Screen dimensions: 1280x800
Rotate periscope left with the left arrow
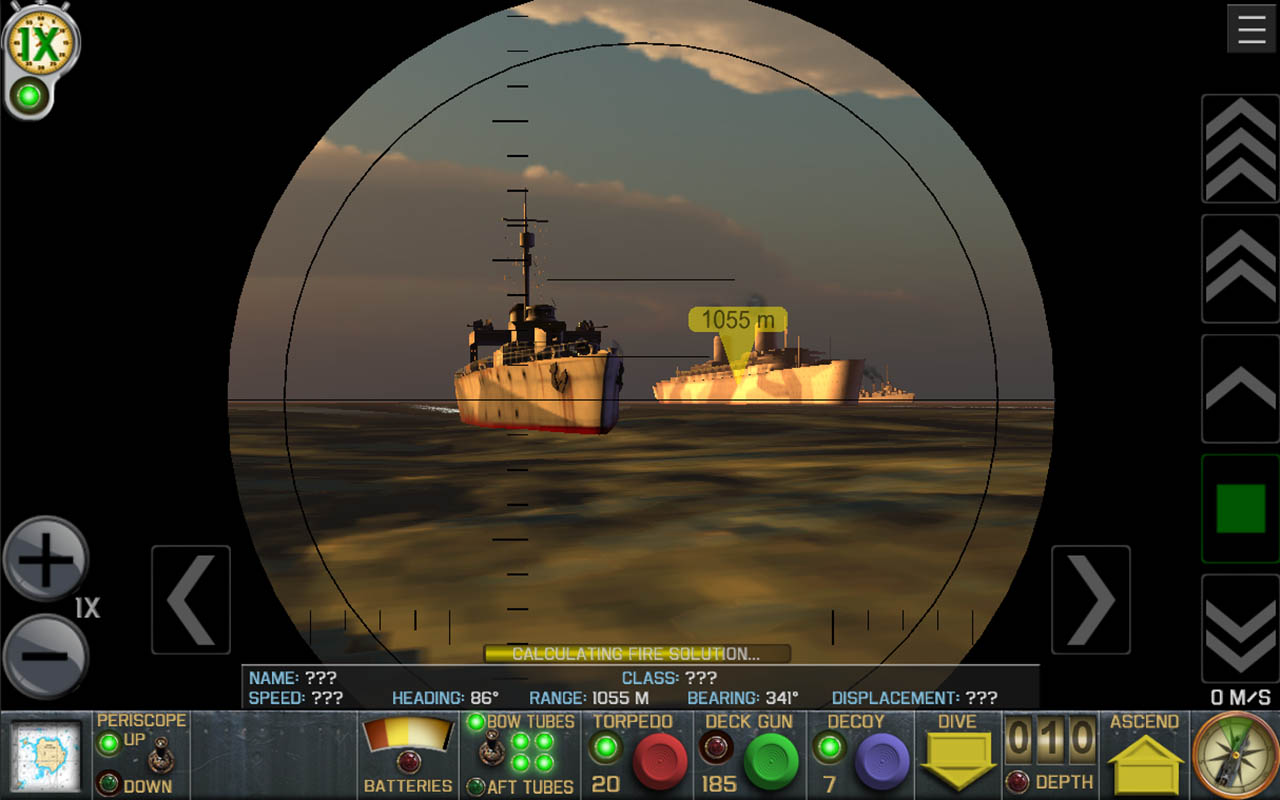pos(191,600)
